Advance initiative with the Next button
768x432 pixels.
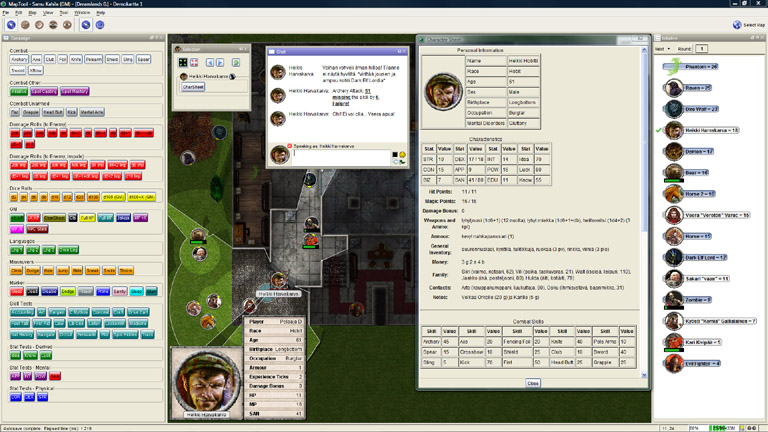(x=660, y=48)
